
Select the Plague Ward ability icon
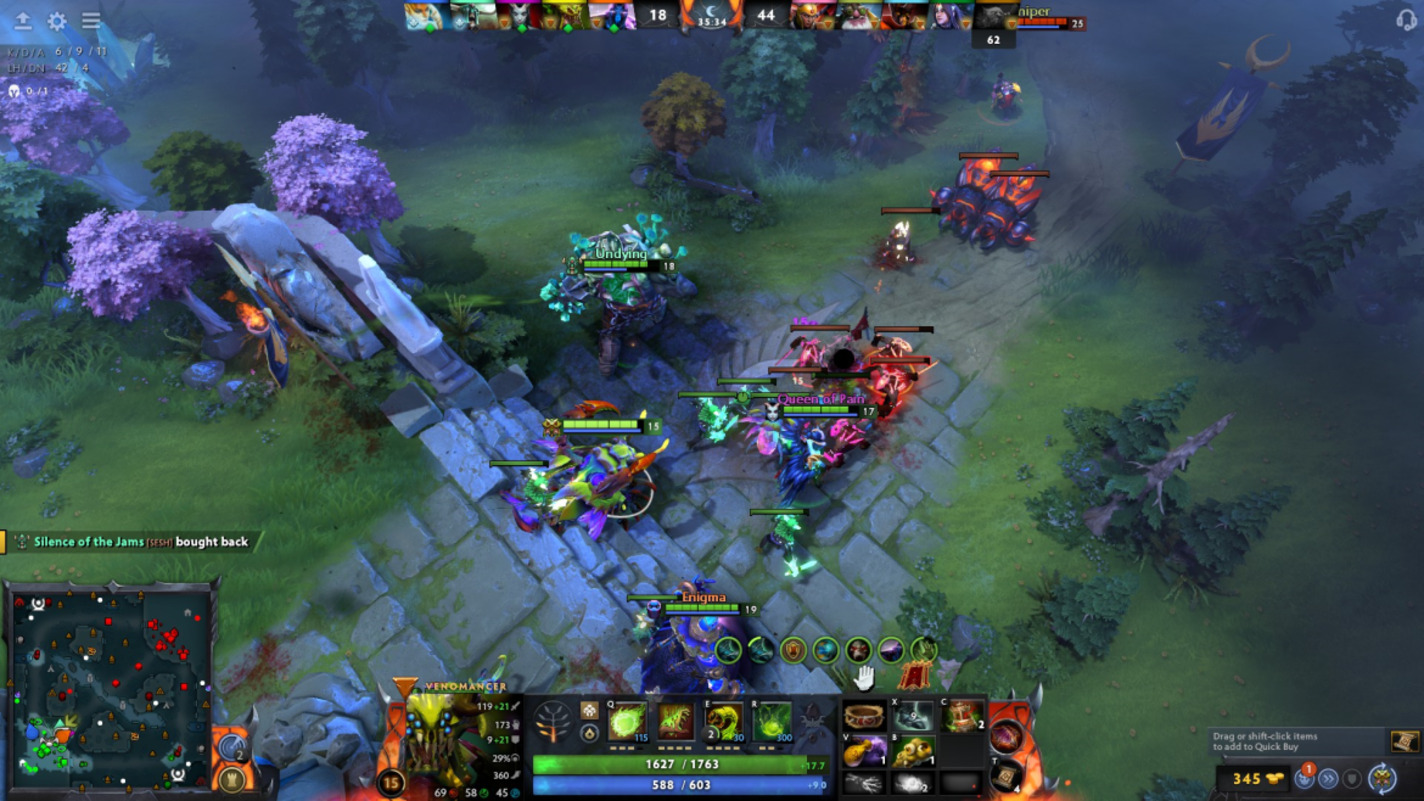(x=723, y=720)
